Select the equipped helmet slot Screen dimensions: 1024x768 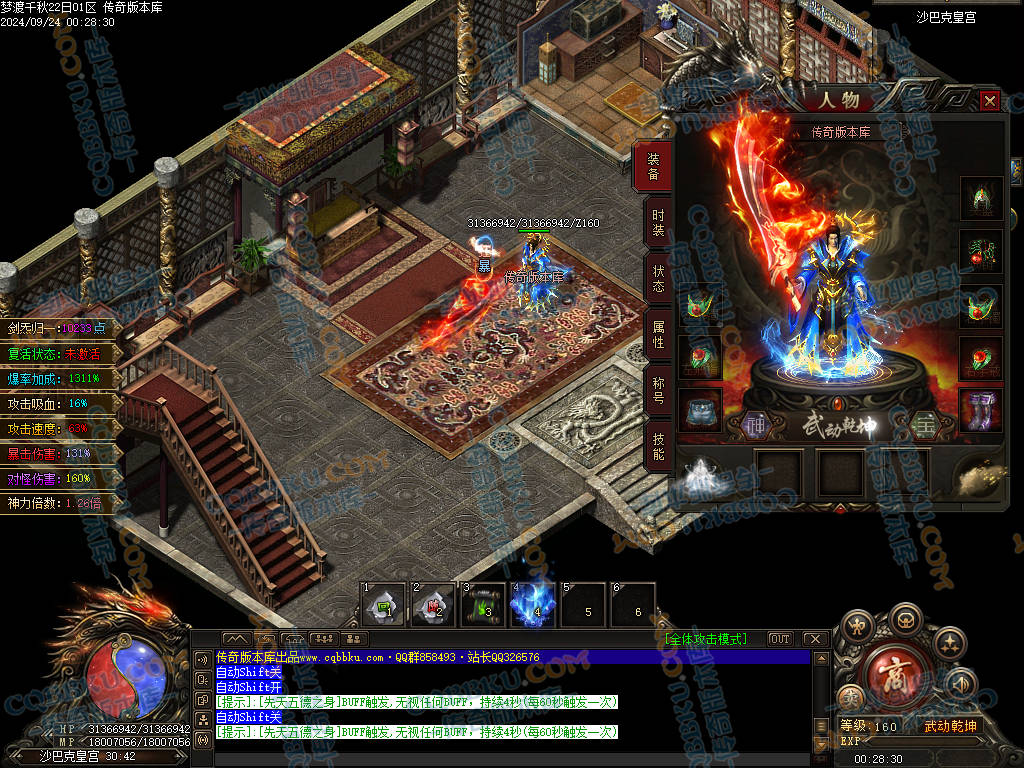click(981, 197)
